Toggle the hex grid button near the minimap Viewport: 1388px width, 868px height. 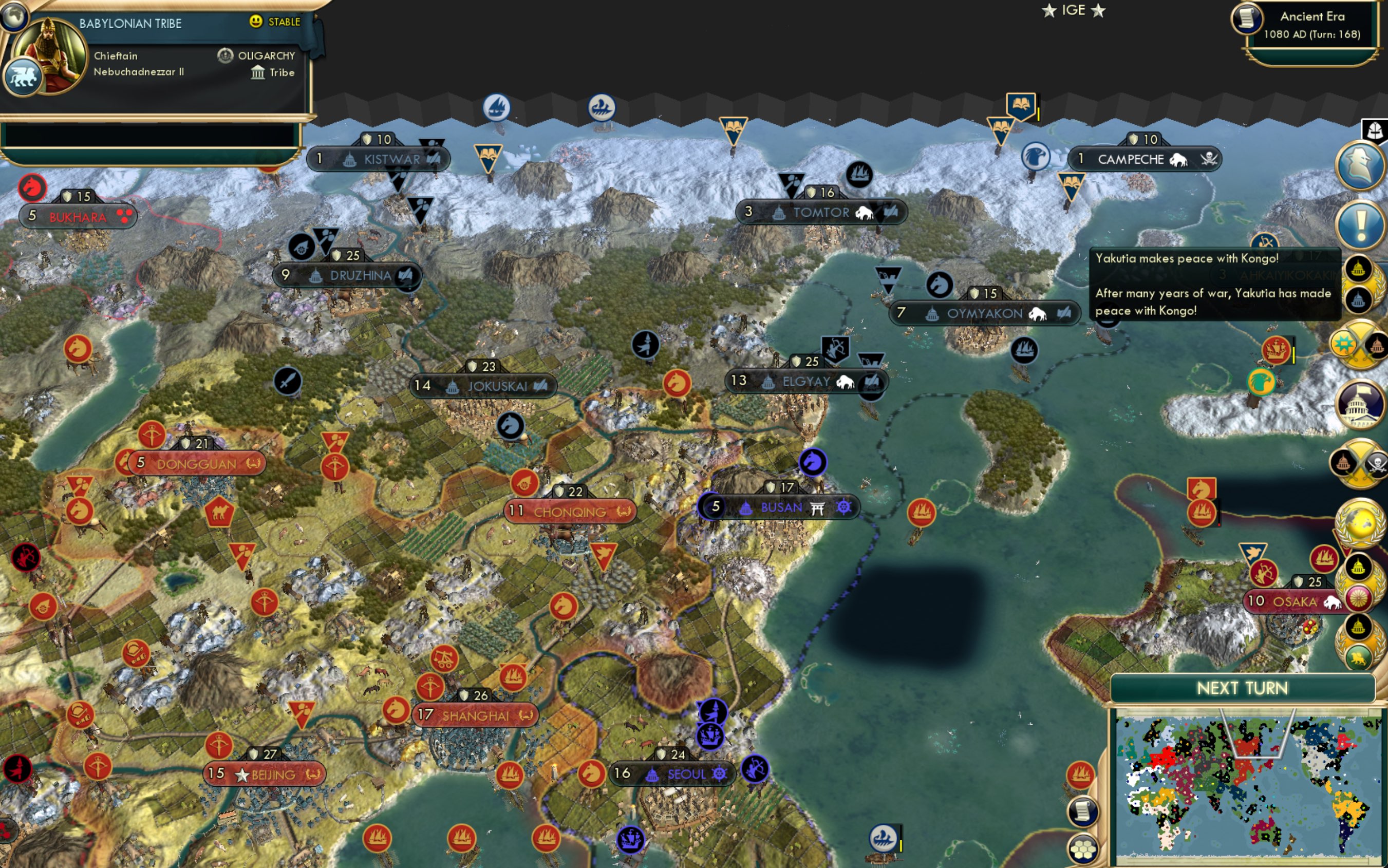(x=1084, y=848)
